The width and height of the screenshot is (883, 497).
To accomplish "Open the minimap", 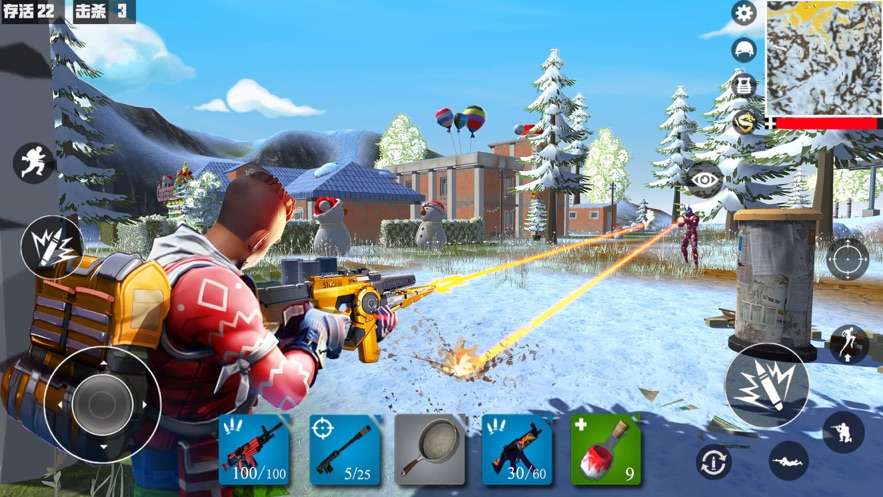I will point(823,57).
